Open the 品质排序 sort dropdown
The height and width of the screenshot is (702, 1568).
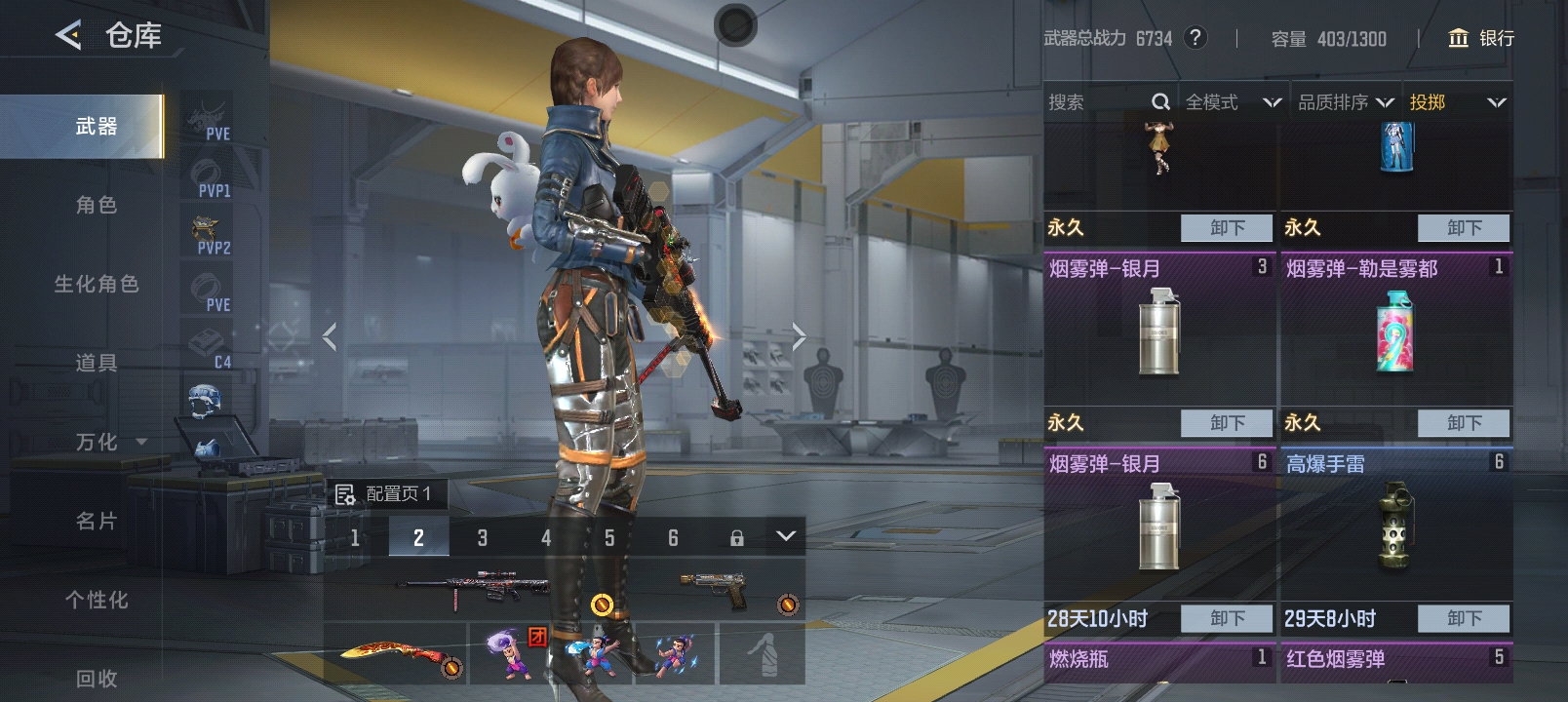(1345, 102)
